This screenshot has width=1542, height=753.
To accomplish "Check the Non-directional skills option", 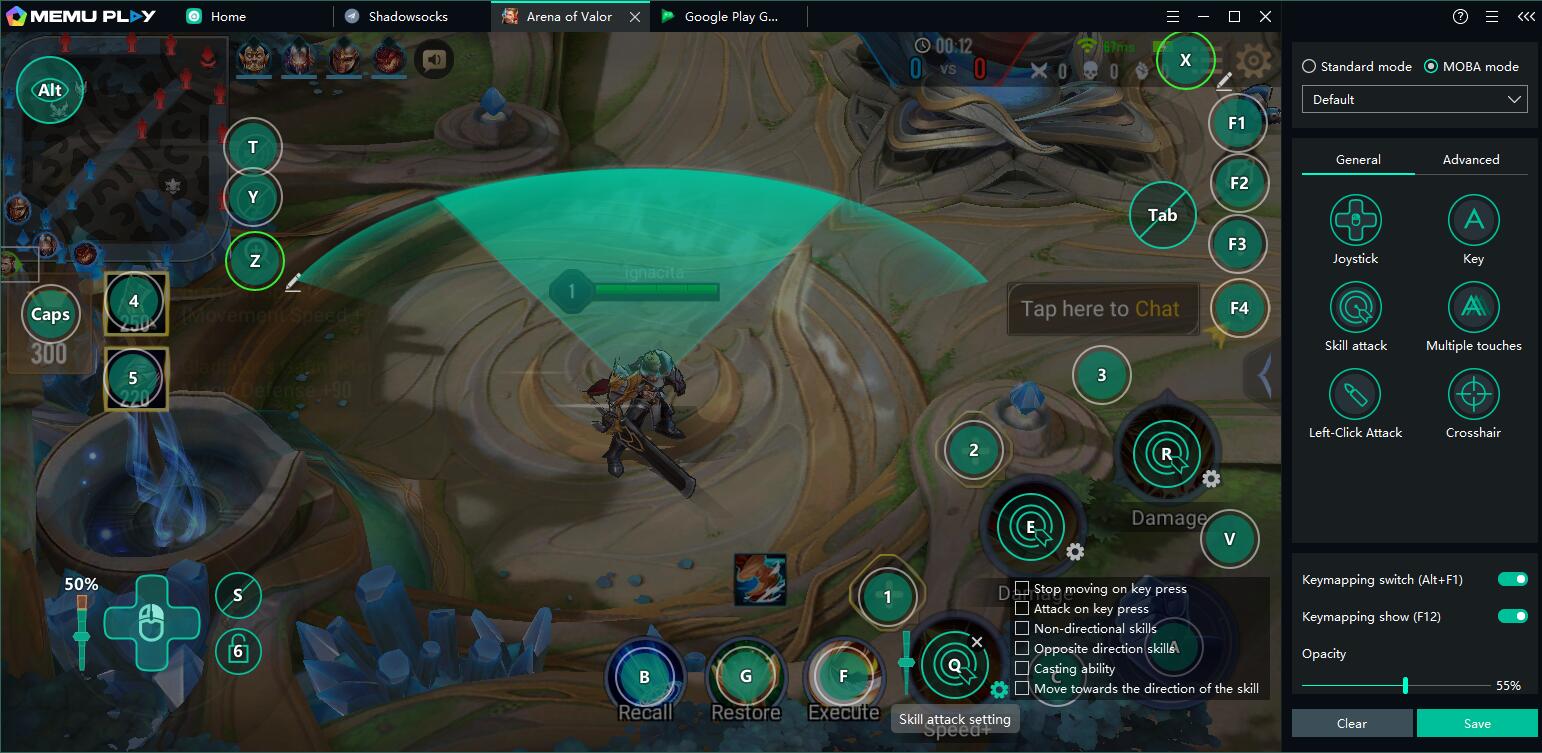I will [x=1022, y=628].
